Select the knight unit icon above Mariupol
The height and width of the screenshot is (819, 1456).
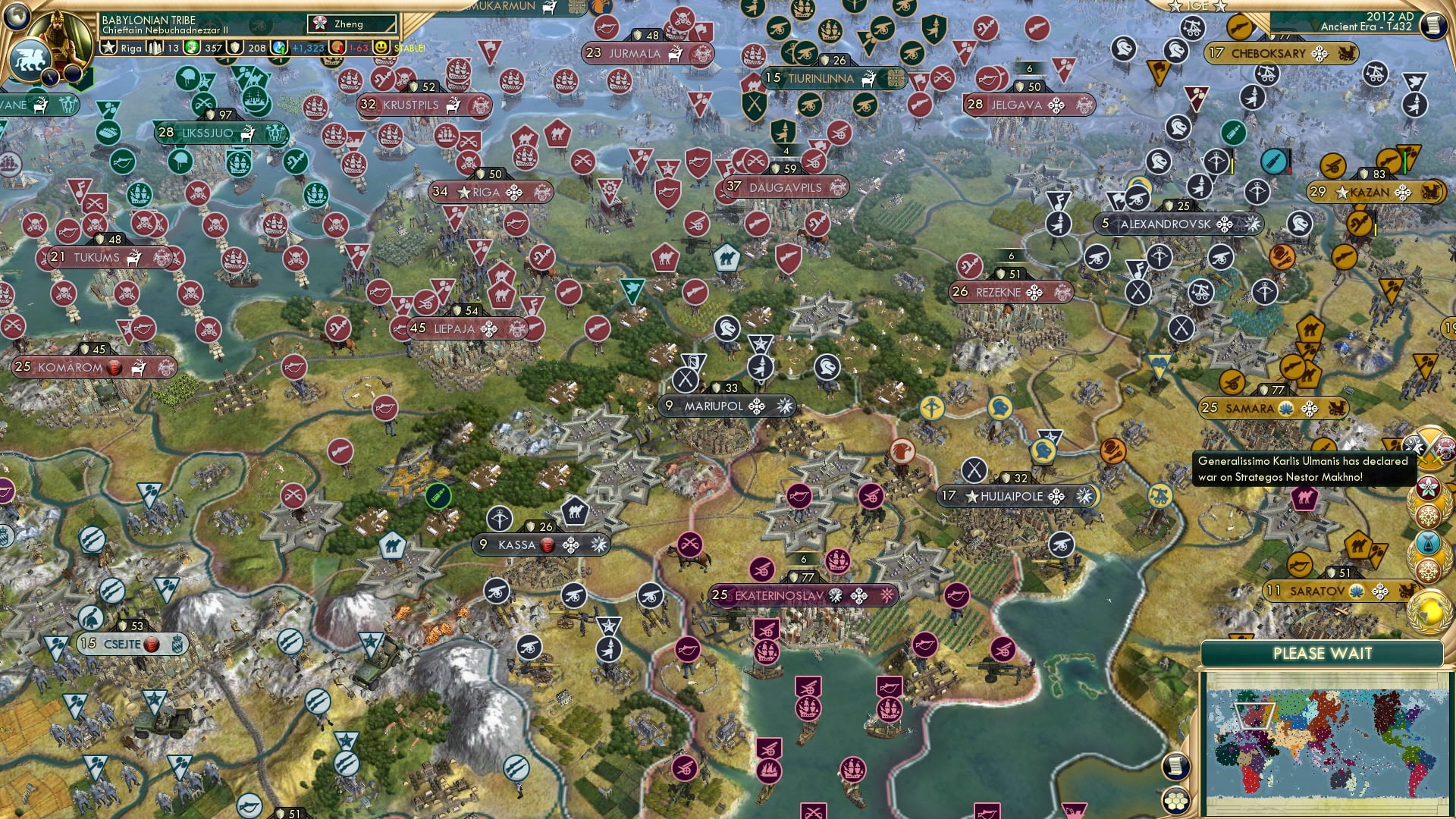pos(726,329)
